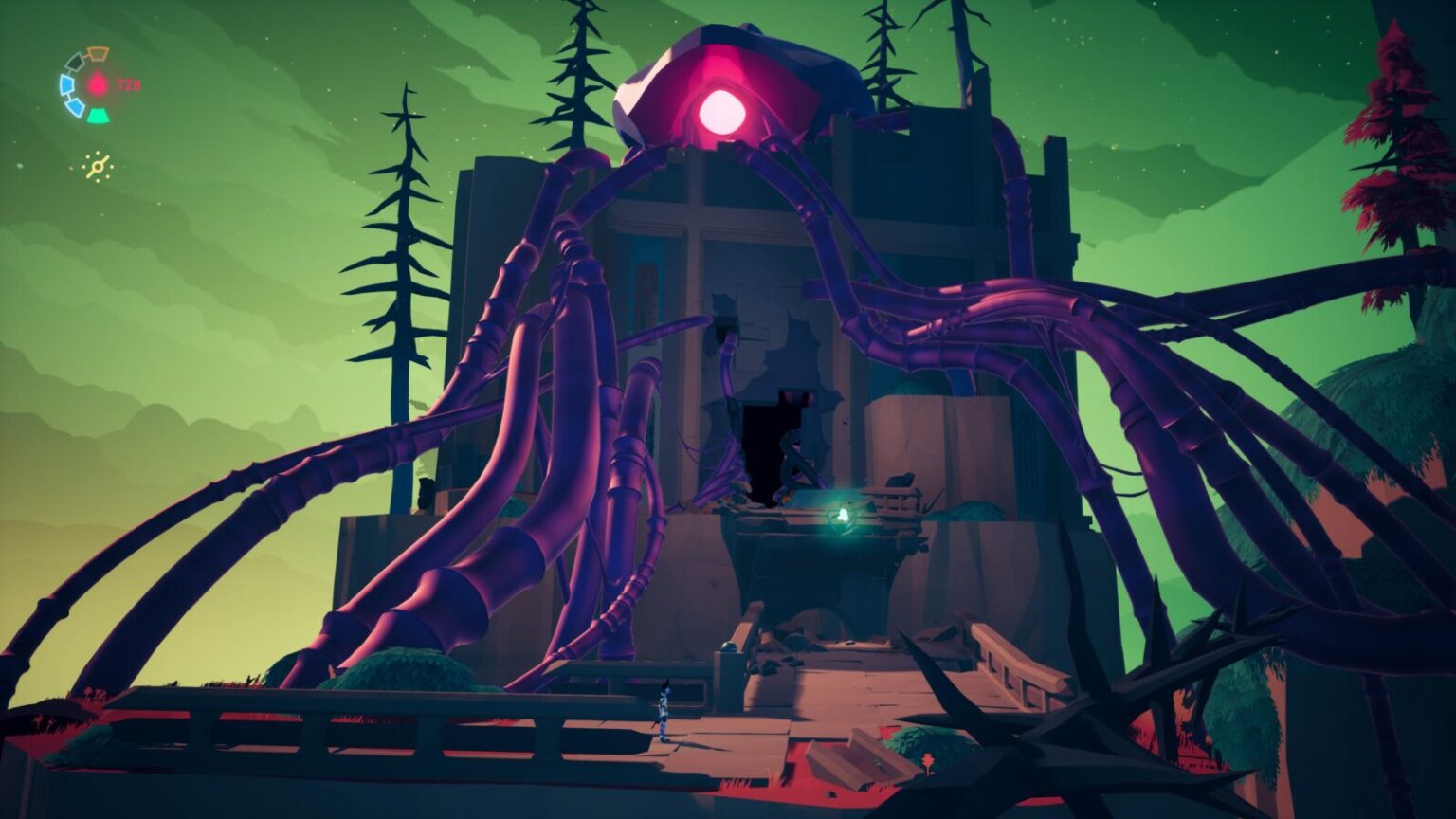This screenshot has width=1456, height=819.
Task: Select the green segment of the HUD wheel
Action: (x=99, y=115)
